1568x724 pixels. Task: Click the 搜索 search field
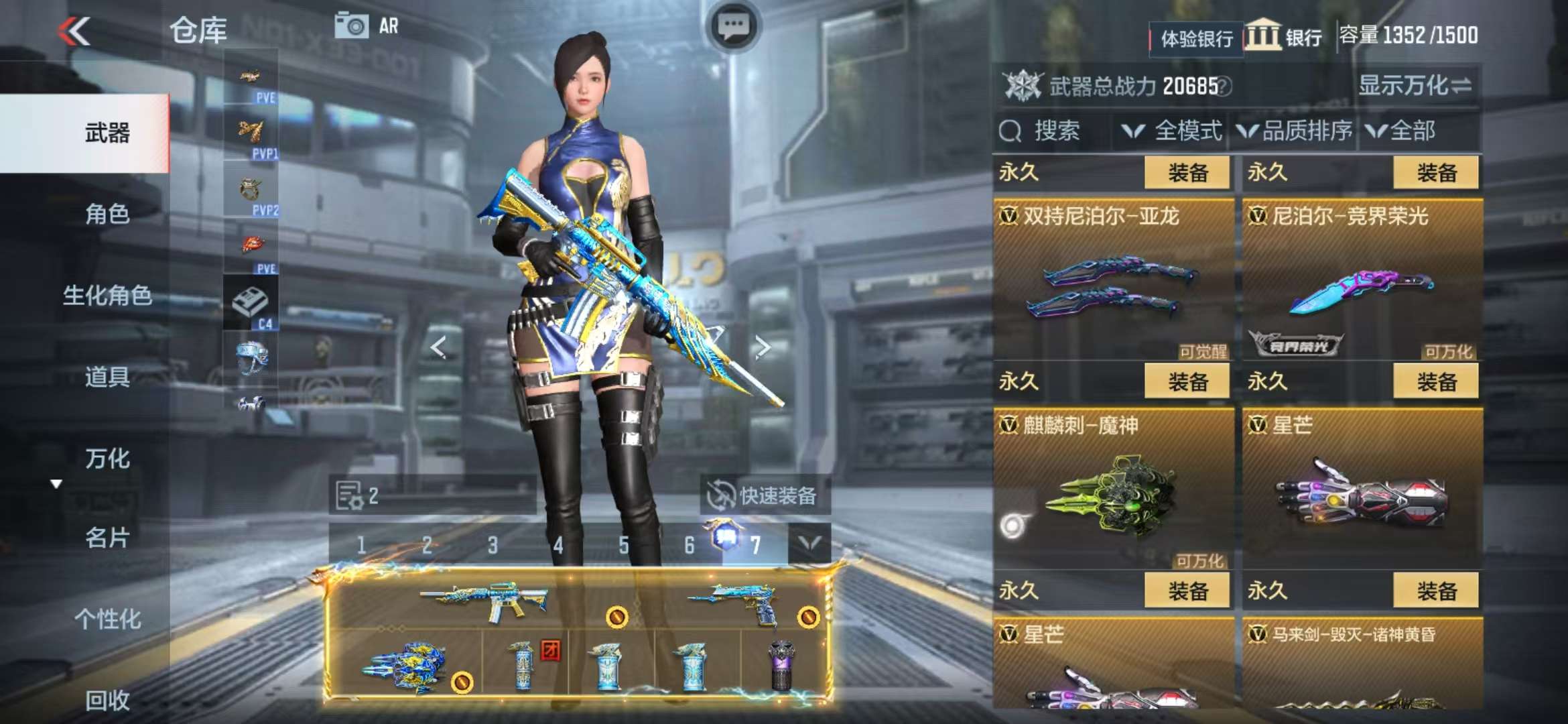(1055, 131)
